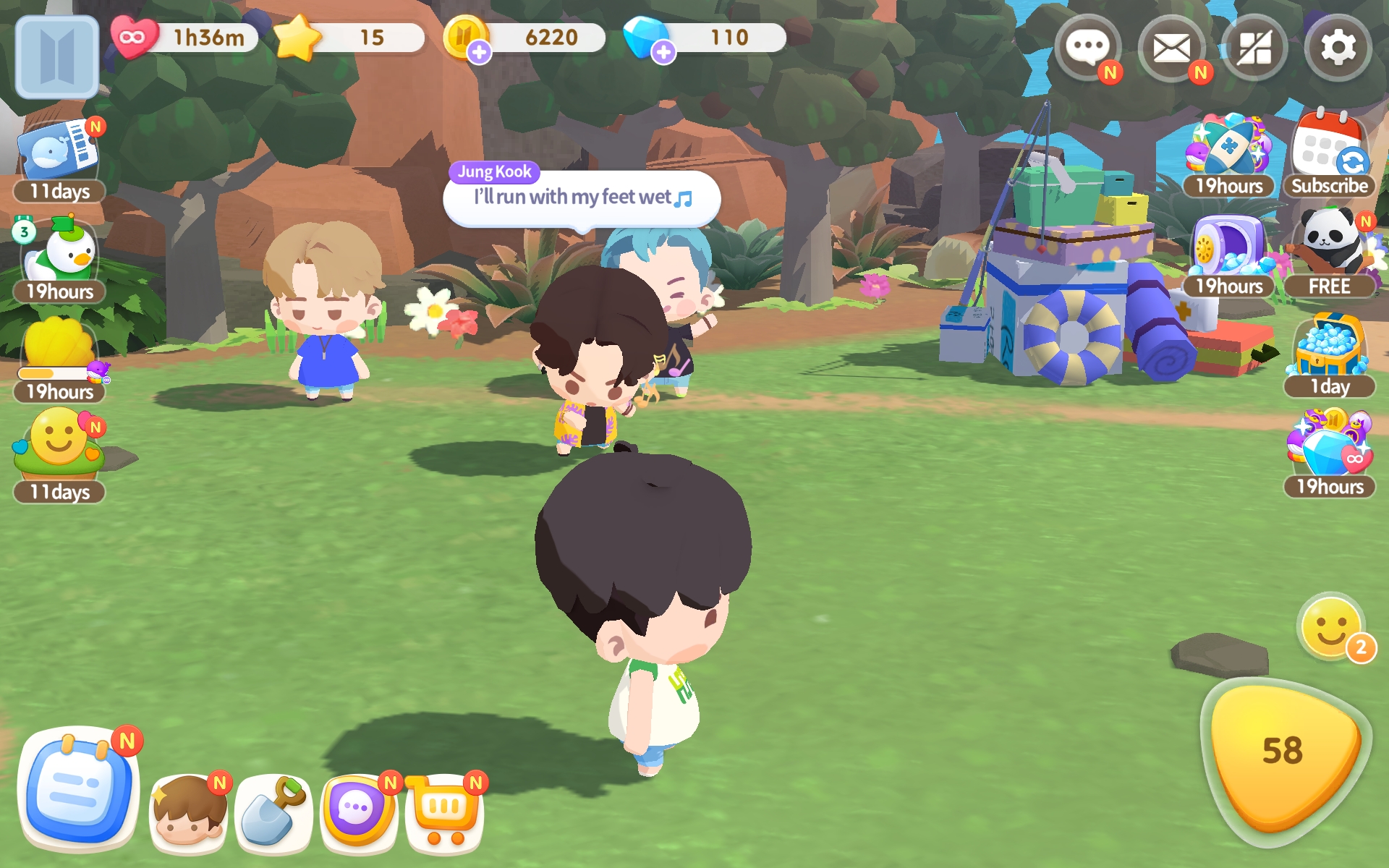Tap the BTS logo button
The image size is (1389, 868).
tap(57, 56)
